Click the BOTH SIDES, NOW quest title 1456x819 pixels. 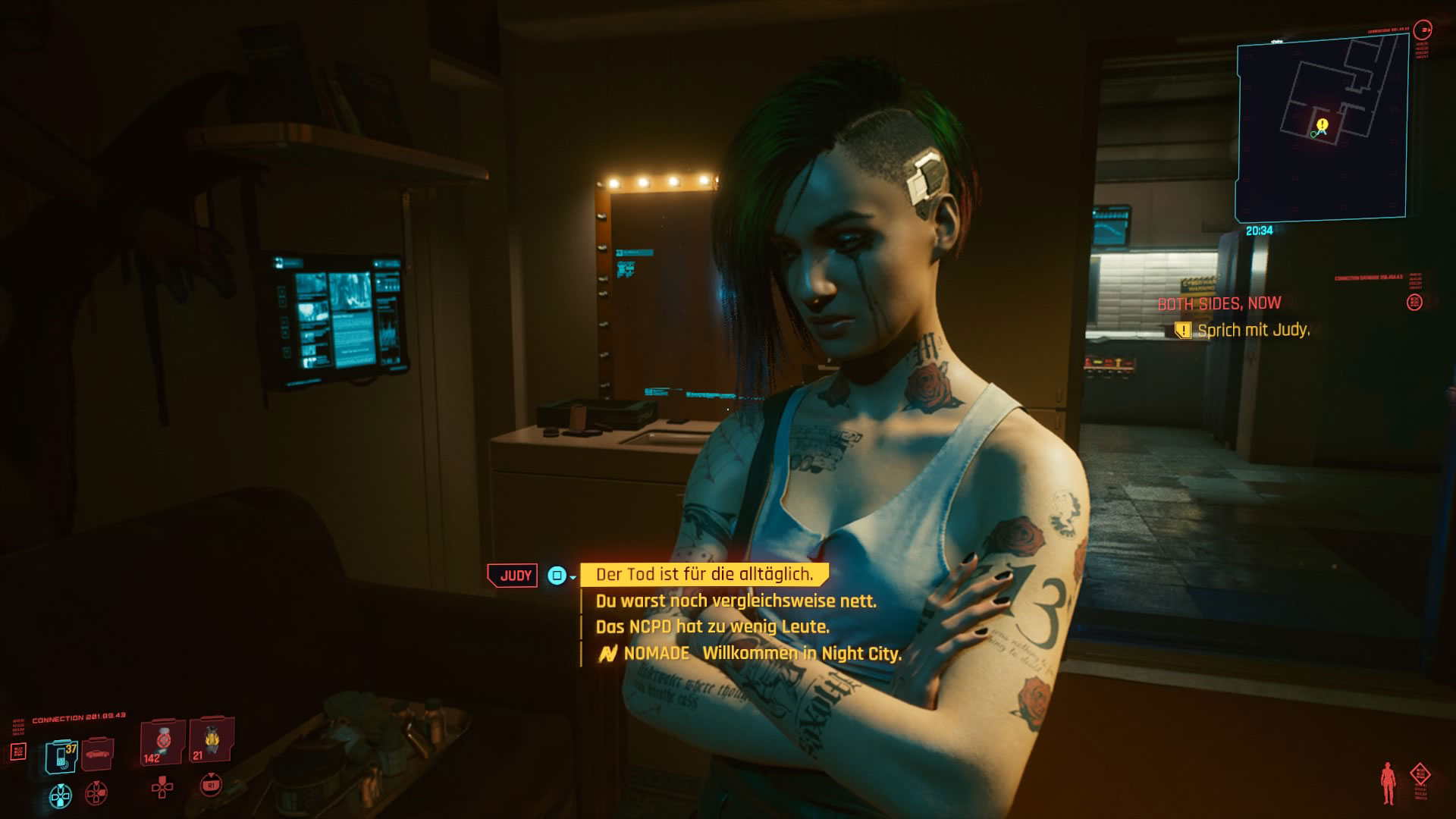(1219, 303)
